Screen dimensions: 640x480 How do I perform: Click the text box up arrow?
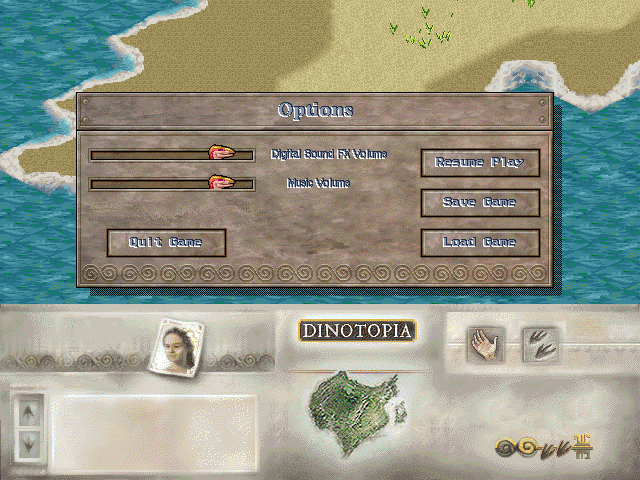[28, 409]
